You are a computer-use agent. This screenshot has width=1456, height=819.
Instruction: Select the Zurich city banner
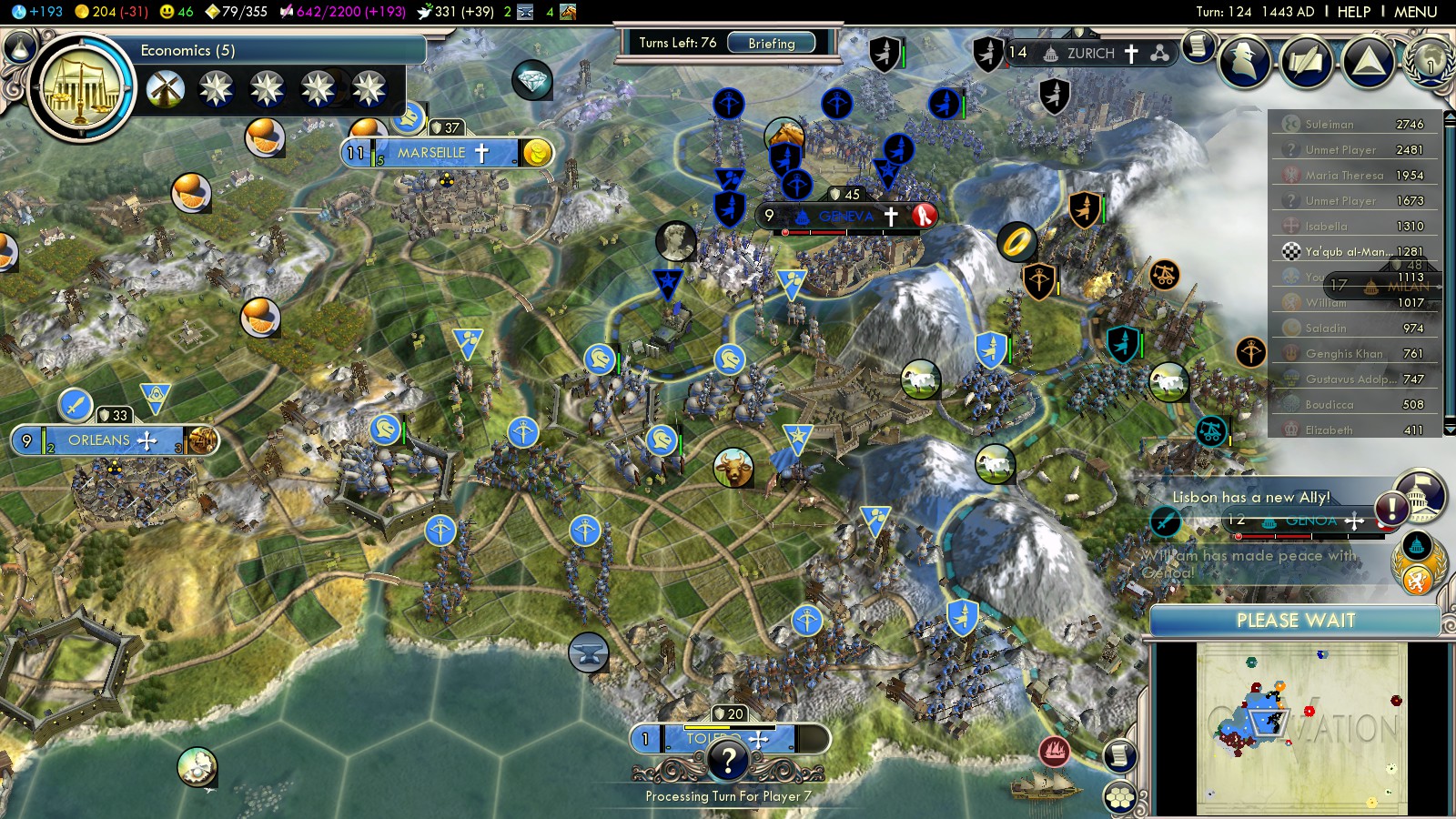[x=1090, y=53]
